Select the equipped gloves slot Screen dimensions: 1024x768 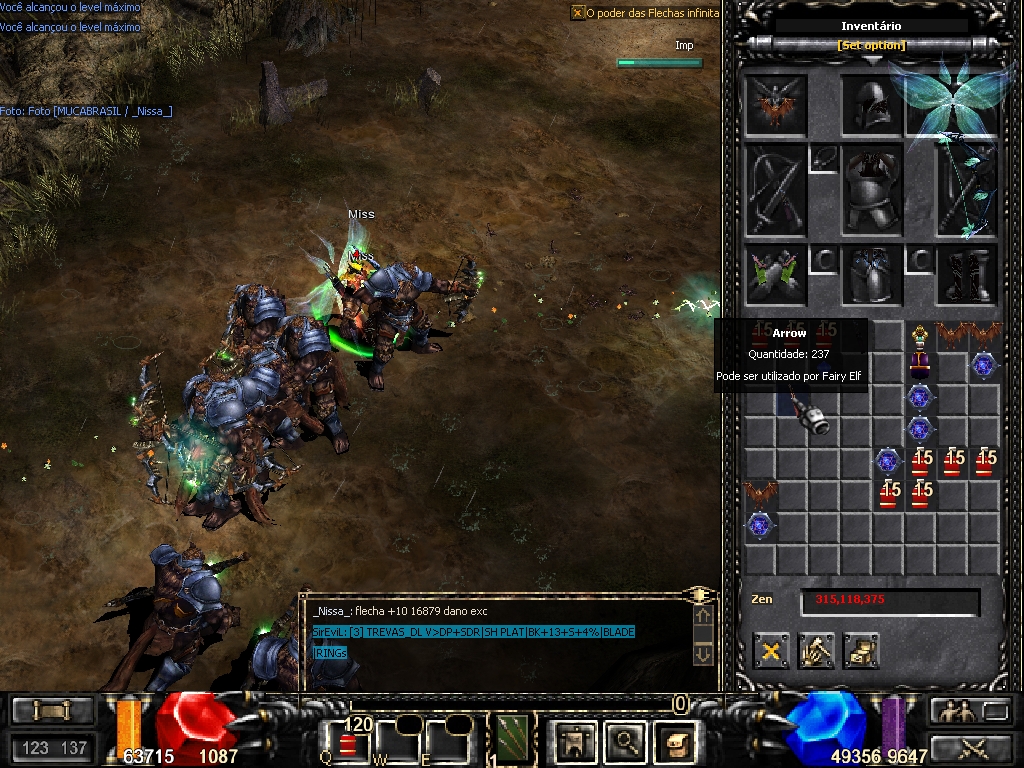775,275
